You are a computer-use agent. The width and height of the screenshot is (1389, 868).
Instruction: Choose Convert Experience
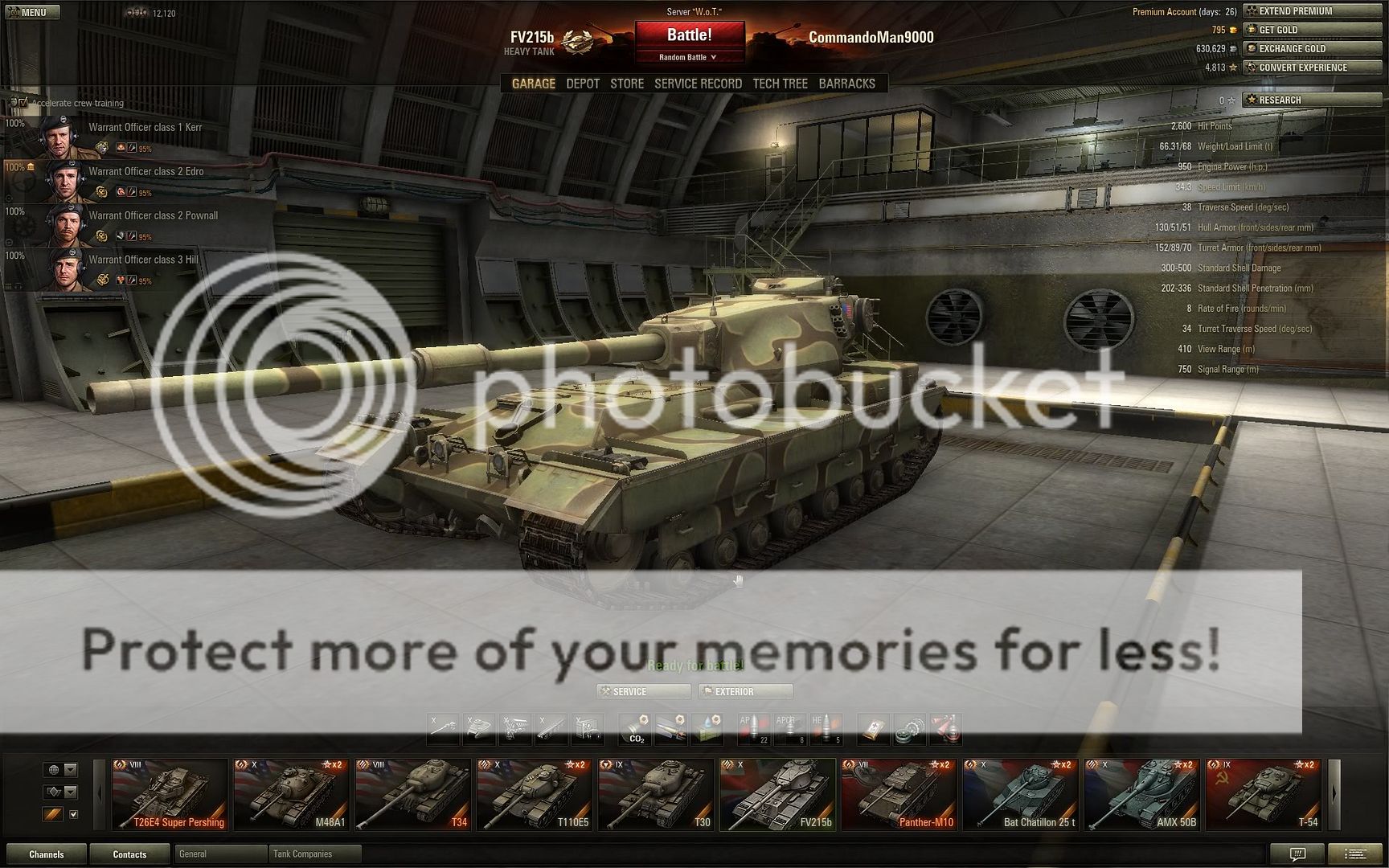[x=1312, y=68]
